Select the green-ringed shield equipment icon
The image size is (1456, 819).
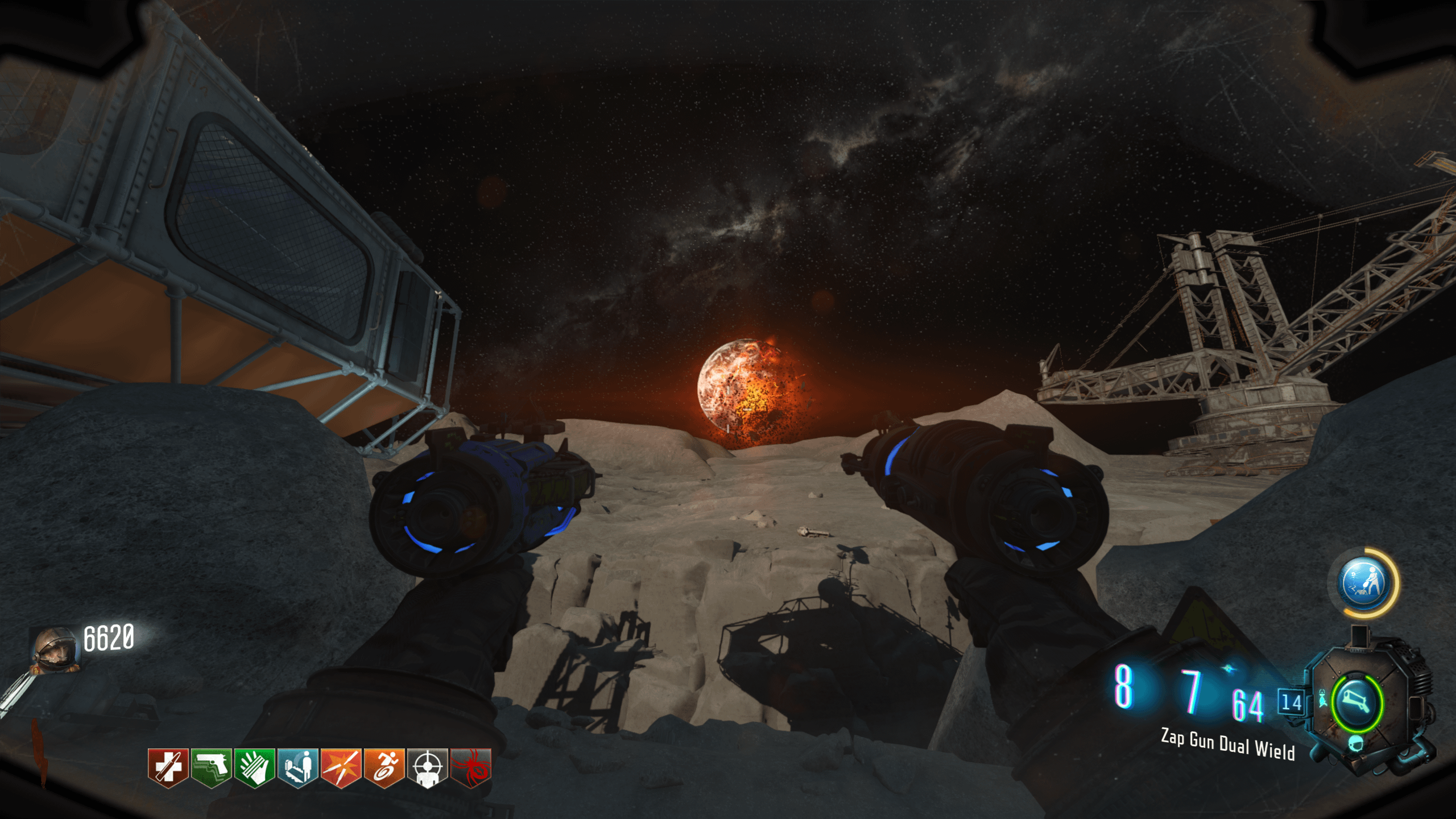tap(1356, 703)
